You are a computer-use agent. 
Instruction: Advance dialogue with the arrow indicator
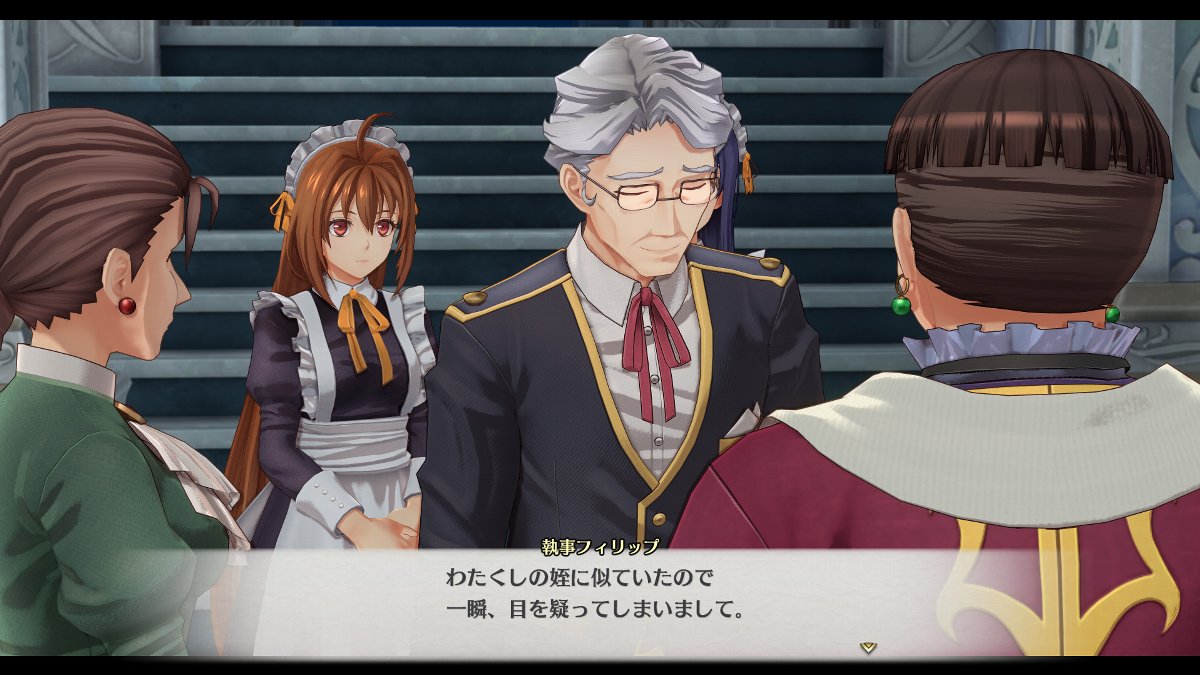point(868,647)
